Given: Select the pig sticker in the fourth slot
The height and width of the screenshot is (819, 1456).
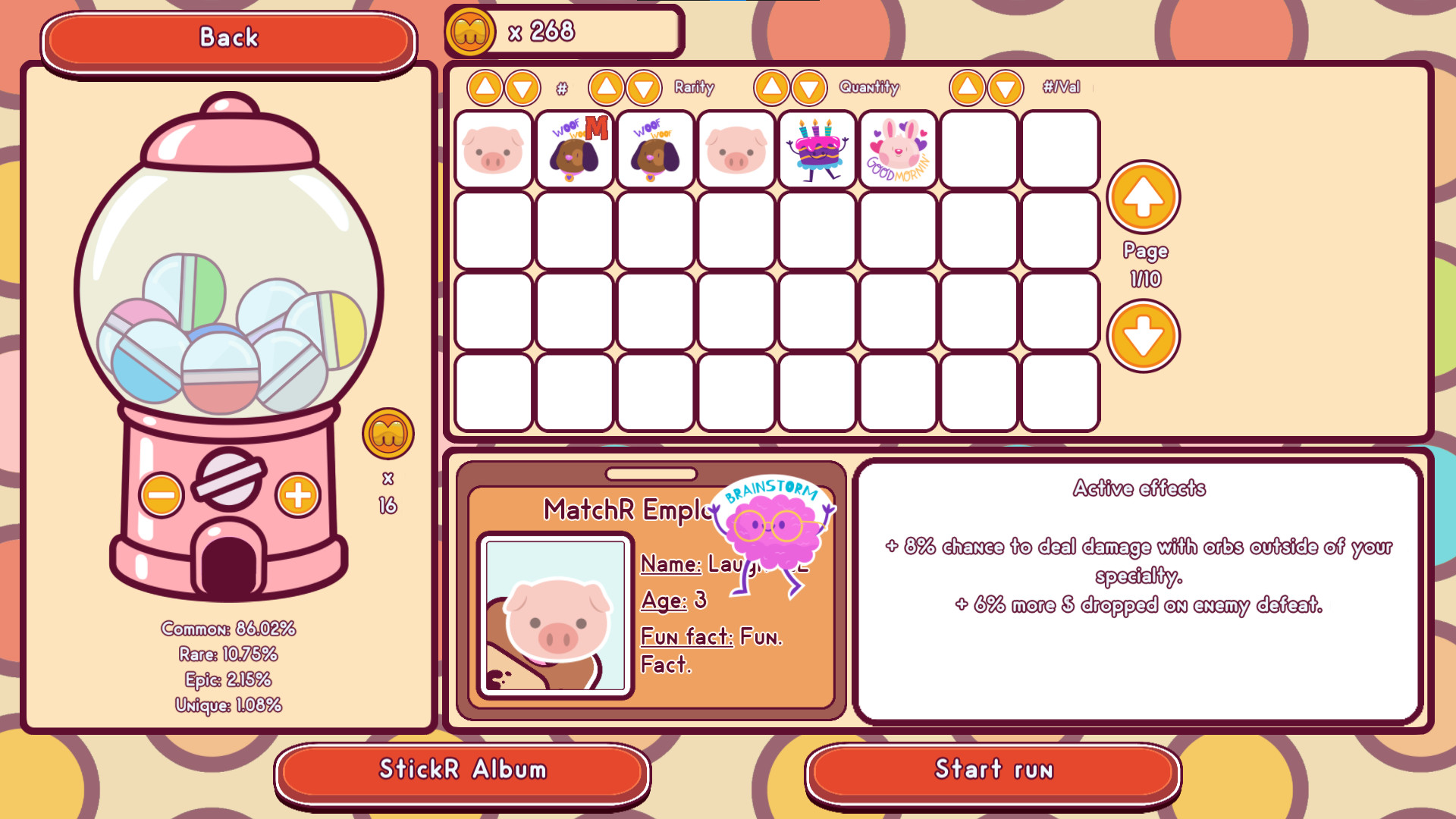Looking at the screenshot, I should pyautogui.click(x=736, y=149).
